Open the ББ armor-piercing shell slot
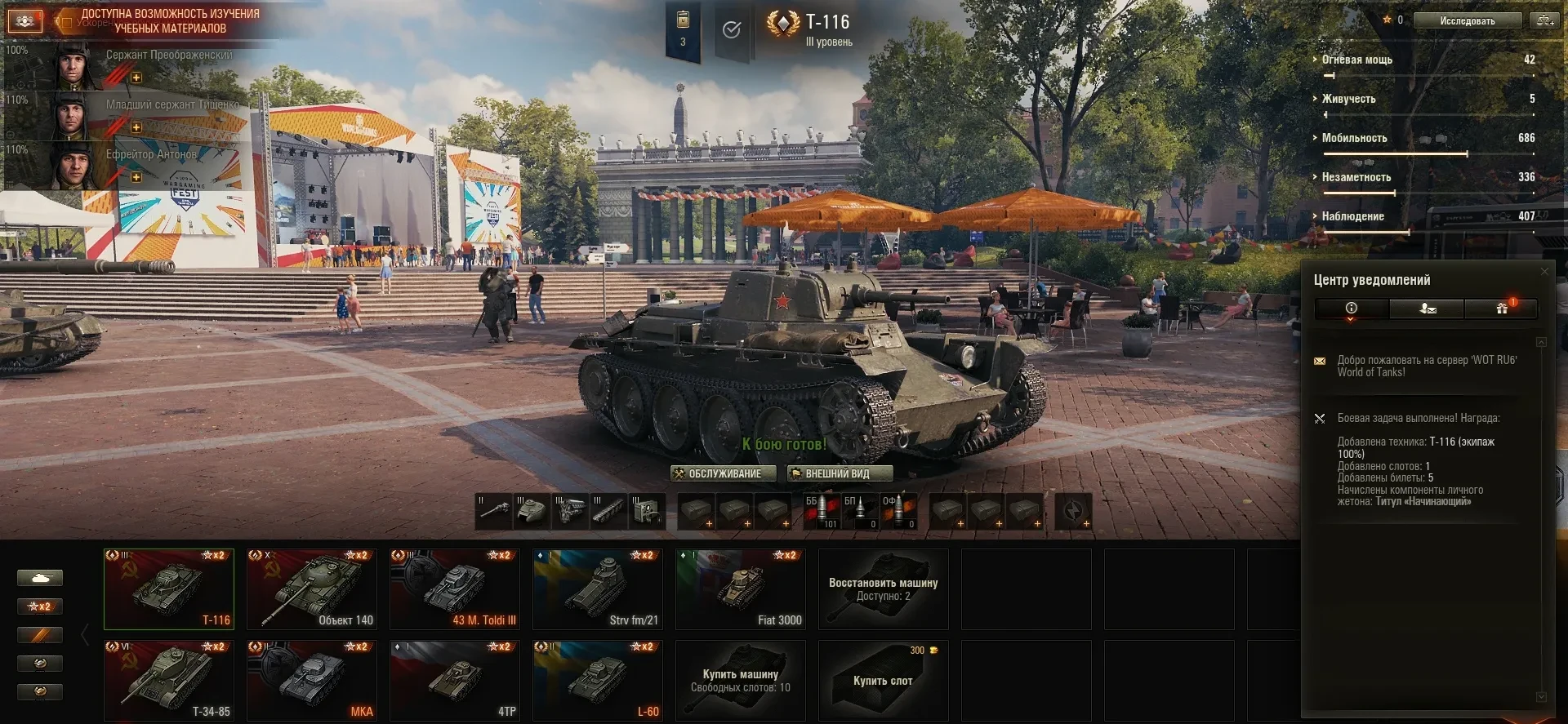The height and width of the screenshot is (724, 1568). point(821,511)
